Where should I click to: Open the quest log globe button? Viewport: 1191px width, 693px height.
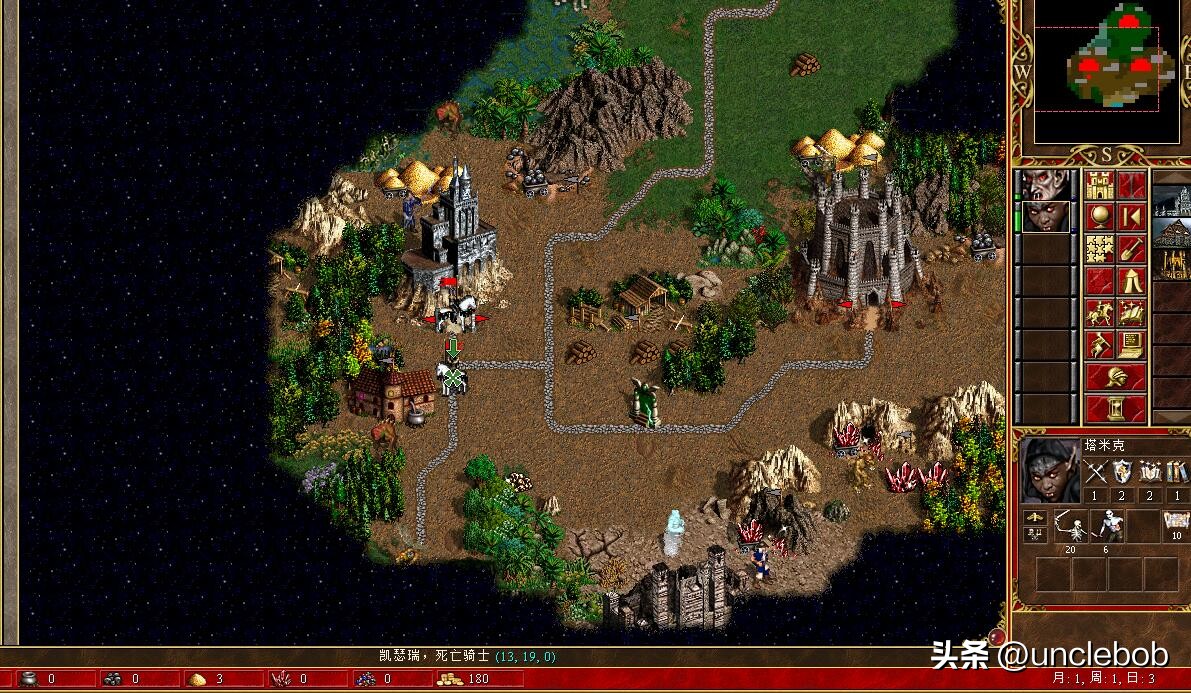pos(1100,217)
